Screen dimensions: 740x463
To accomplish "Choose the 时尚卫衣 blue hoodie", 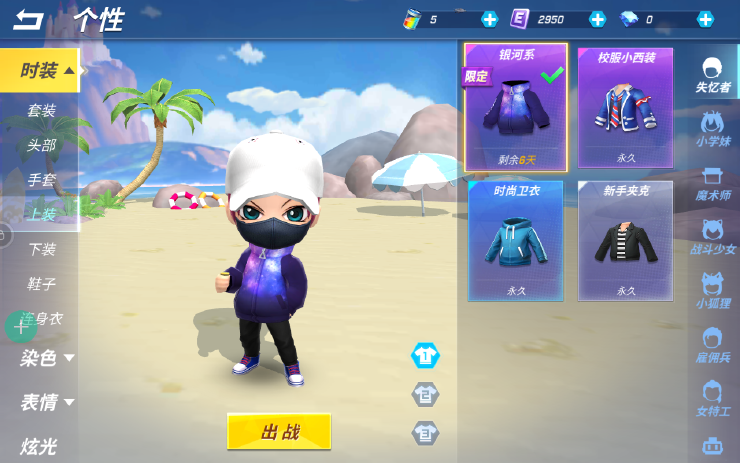I will click(515, 241).
